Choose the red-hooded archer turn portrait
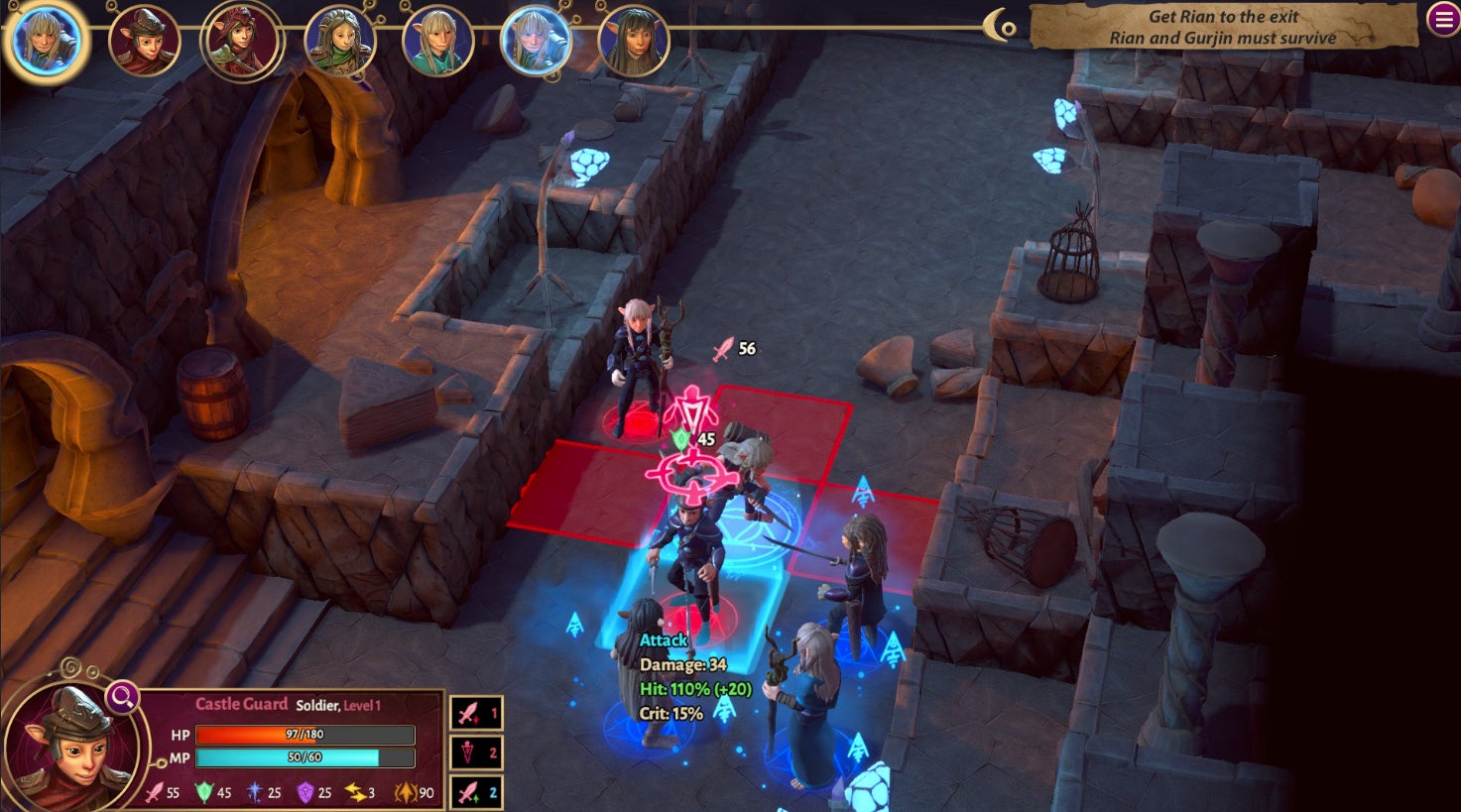Viewport: 1461px width, 812px height. tap(242, 42)
